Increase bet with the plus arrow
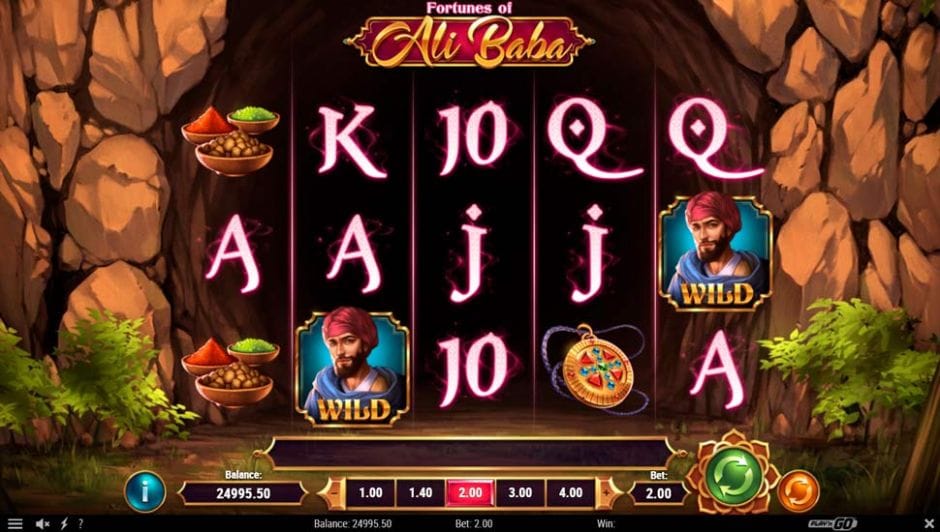 click(x=605, y=493)
